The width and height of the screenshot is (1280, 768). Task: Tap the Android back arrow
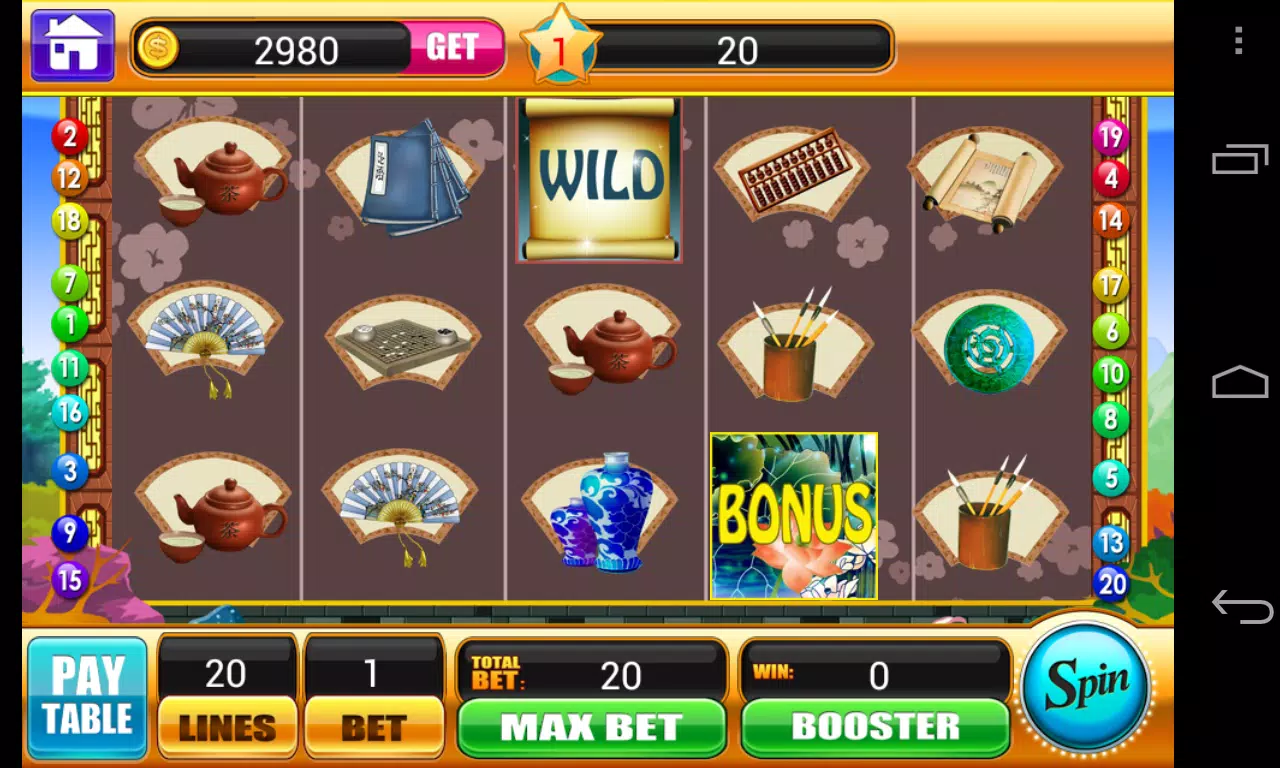coord(1241,605)
